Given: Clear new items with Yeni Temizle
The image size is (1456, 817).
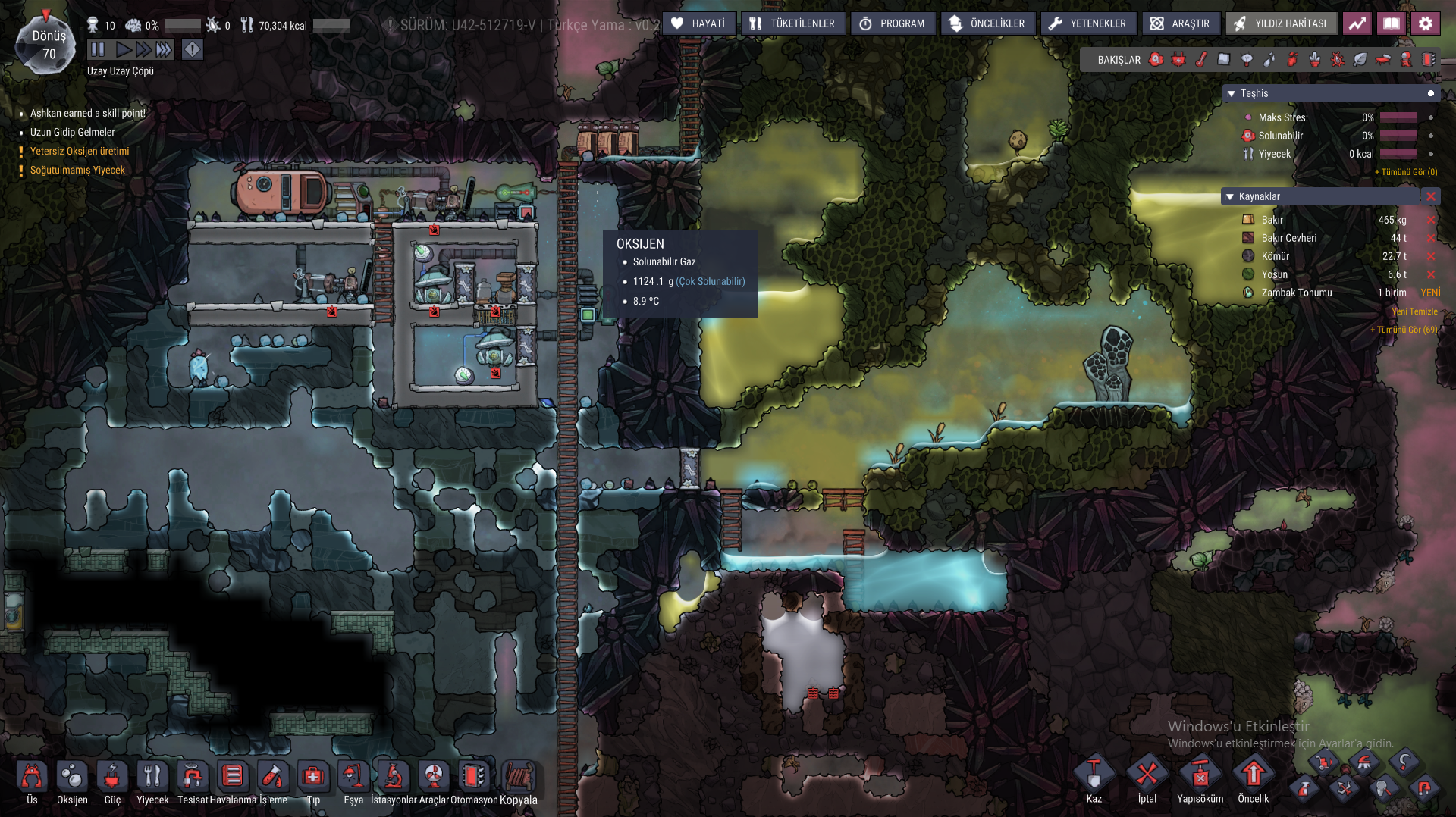Looking at the screenshot, I should [1414, 311].
